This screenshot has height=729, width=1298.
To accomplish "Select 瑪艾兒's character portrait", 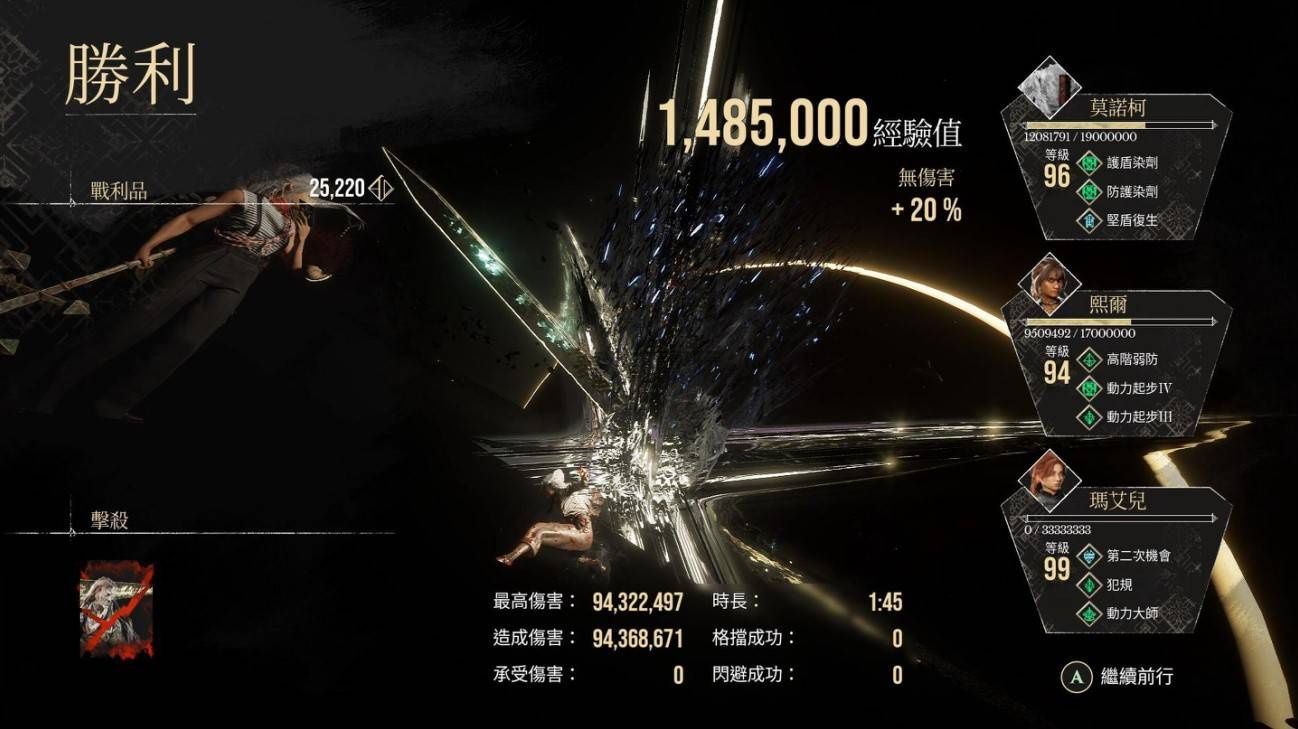I will coord(1050,481).
